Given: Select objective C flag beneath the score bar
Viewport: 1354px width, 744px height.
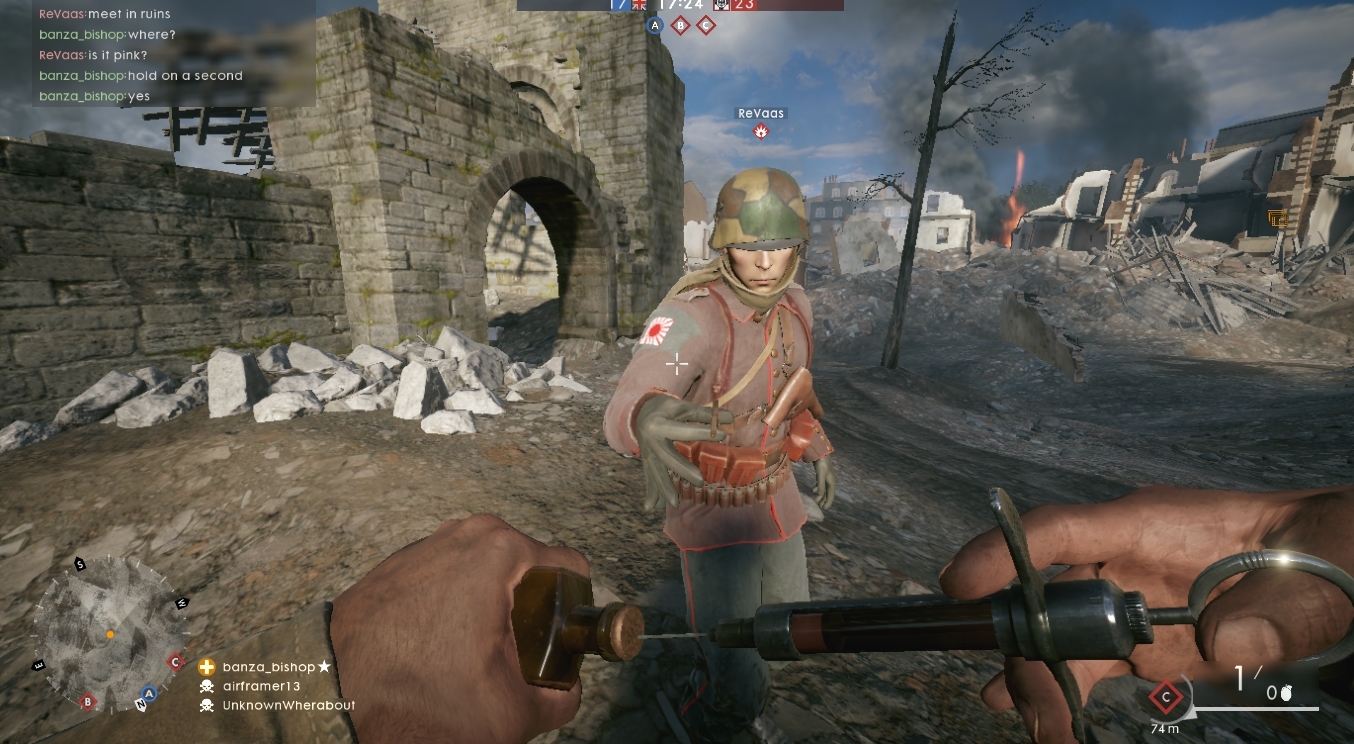Looking at the screenshot, I should (705, 26).
